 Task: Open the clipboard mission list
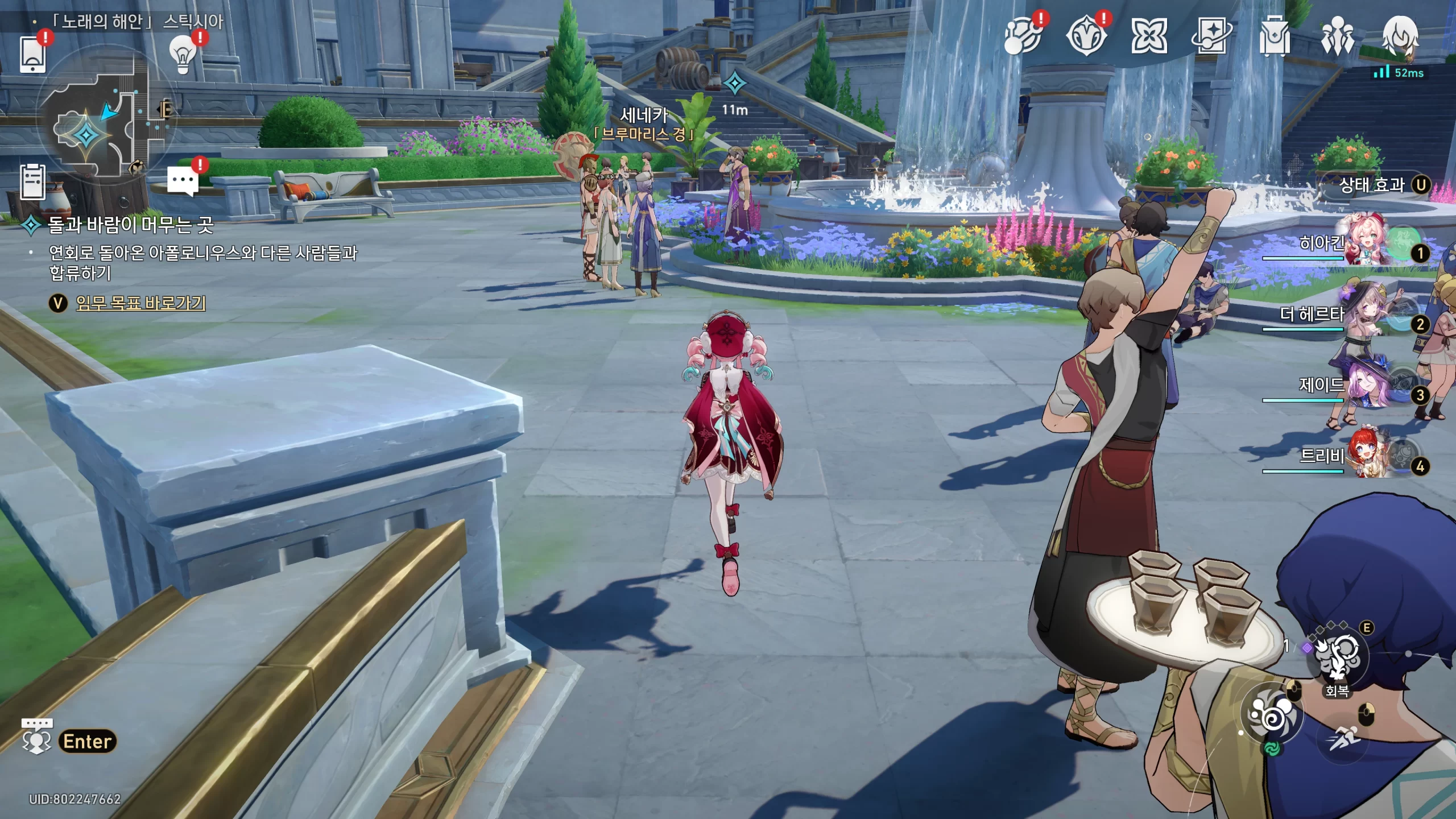32,182
